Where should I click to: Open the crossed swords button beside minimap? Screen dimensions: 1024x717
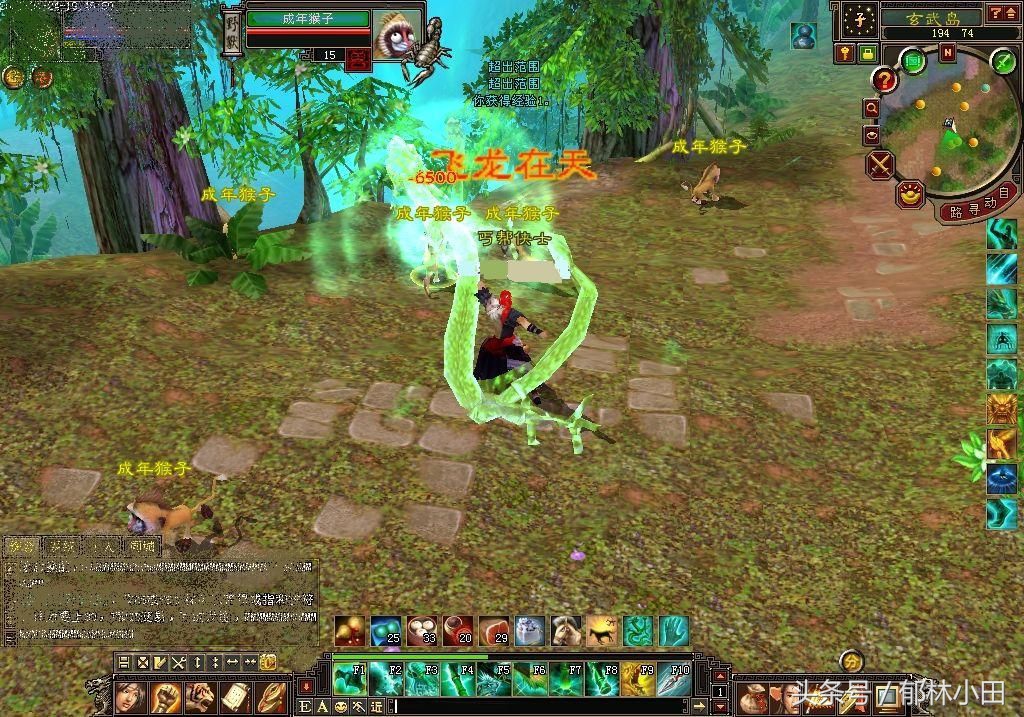pyautogui.click(x=881, y=164)
